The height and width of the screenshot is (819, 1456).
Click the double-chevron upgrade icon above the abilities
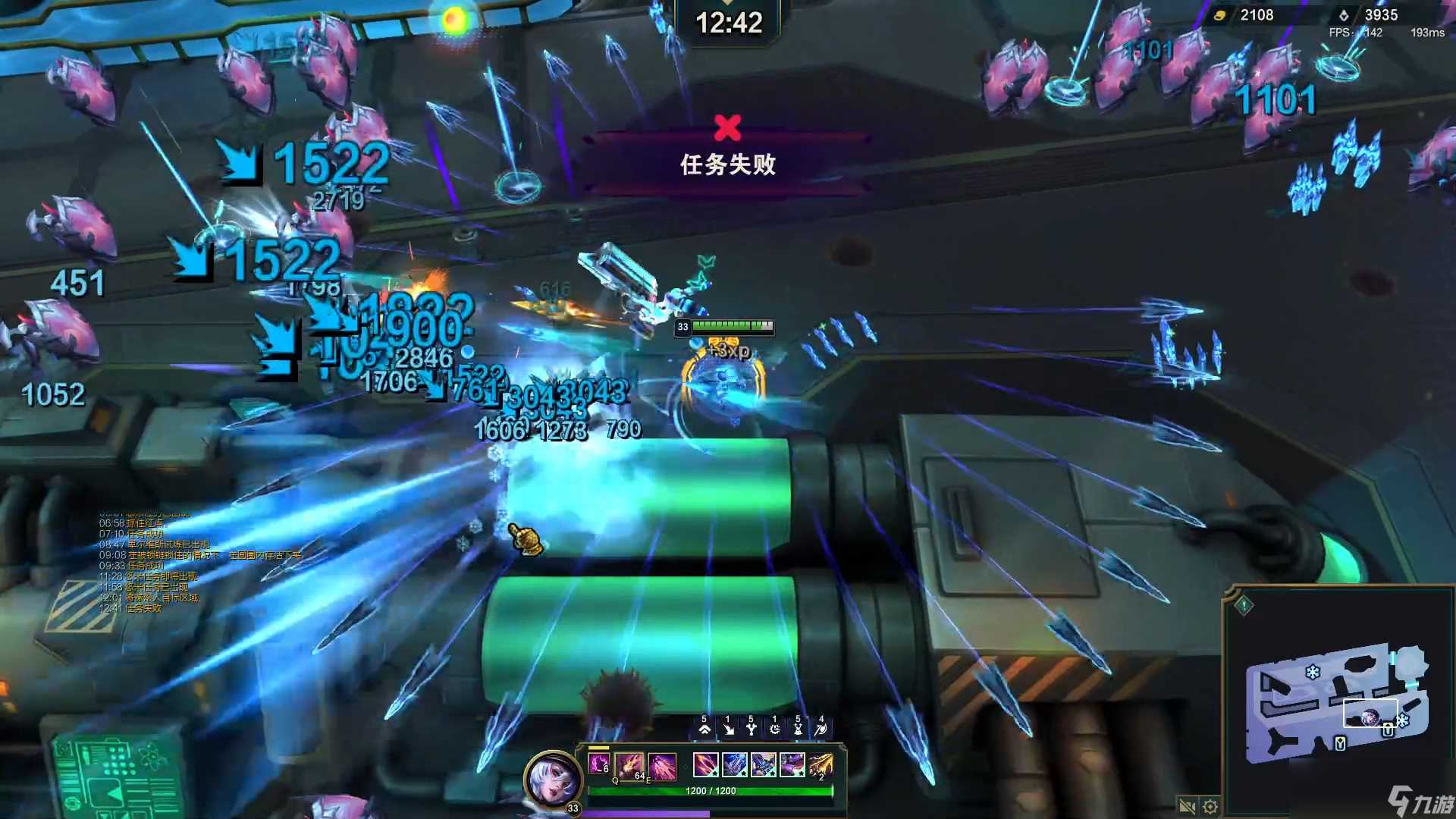704,730
